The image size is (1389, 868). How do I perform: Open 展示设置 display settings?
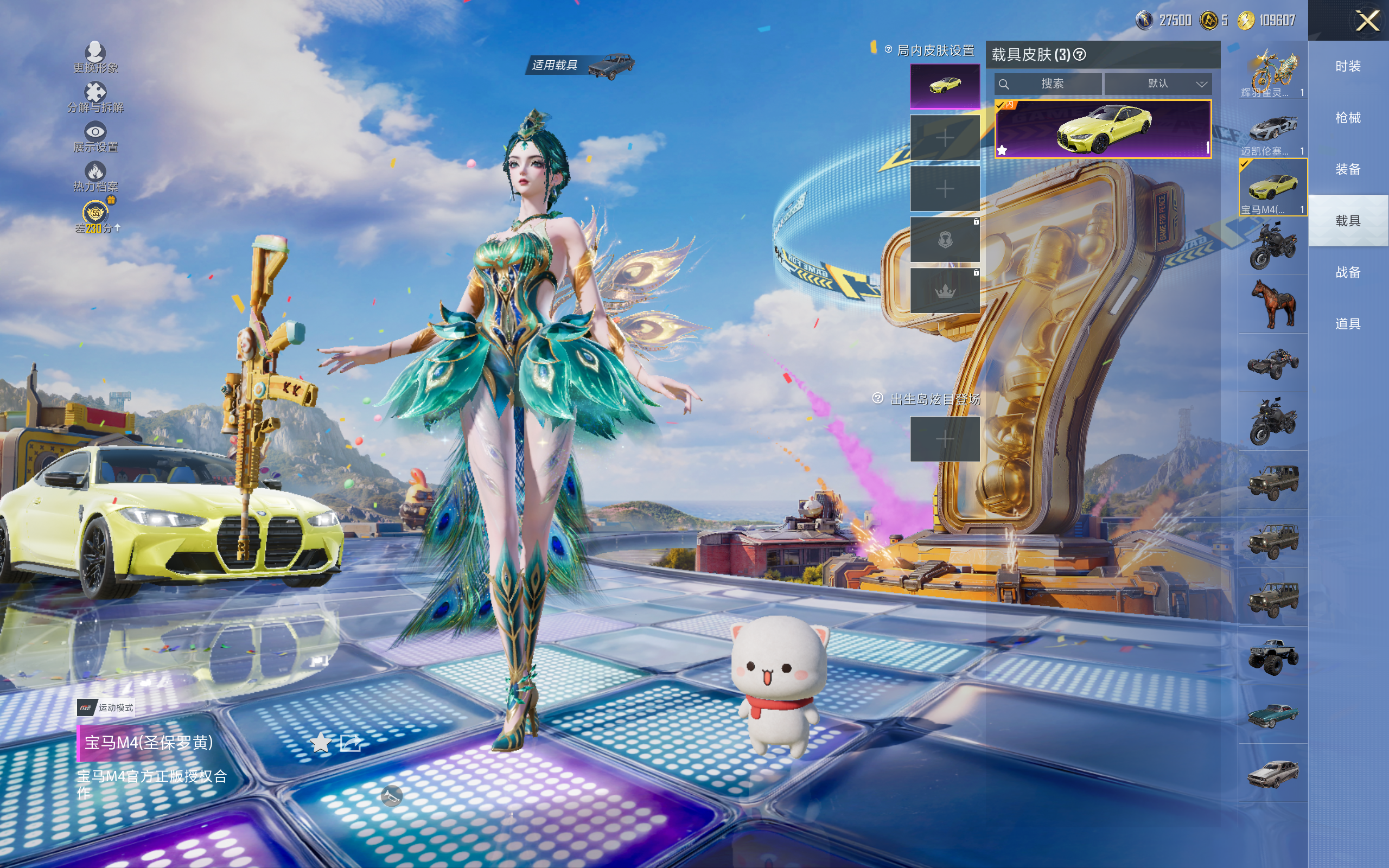tap(95, 137)
